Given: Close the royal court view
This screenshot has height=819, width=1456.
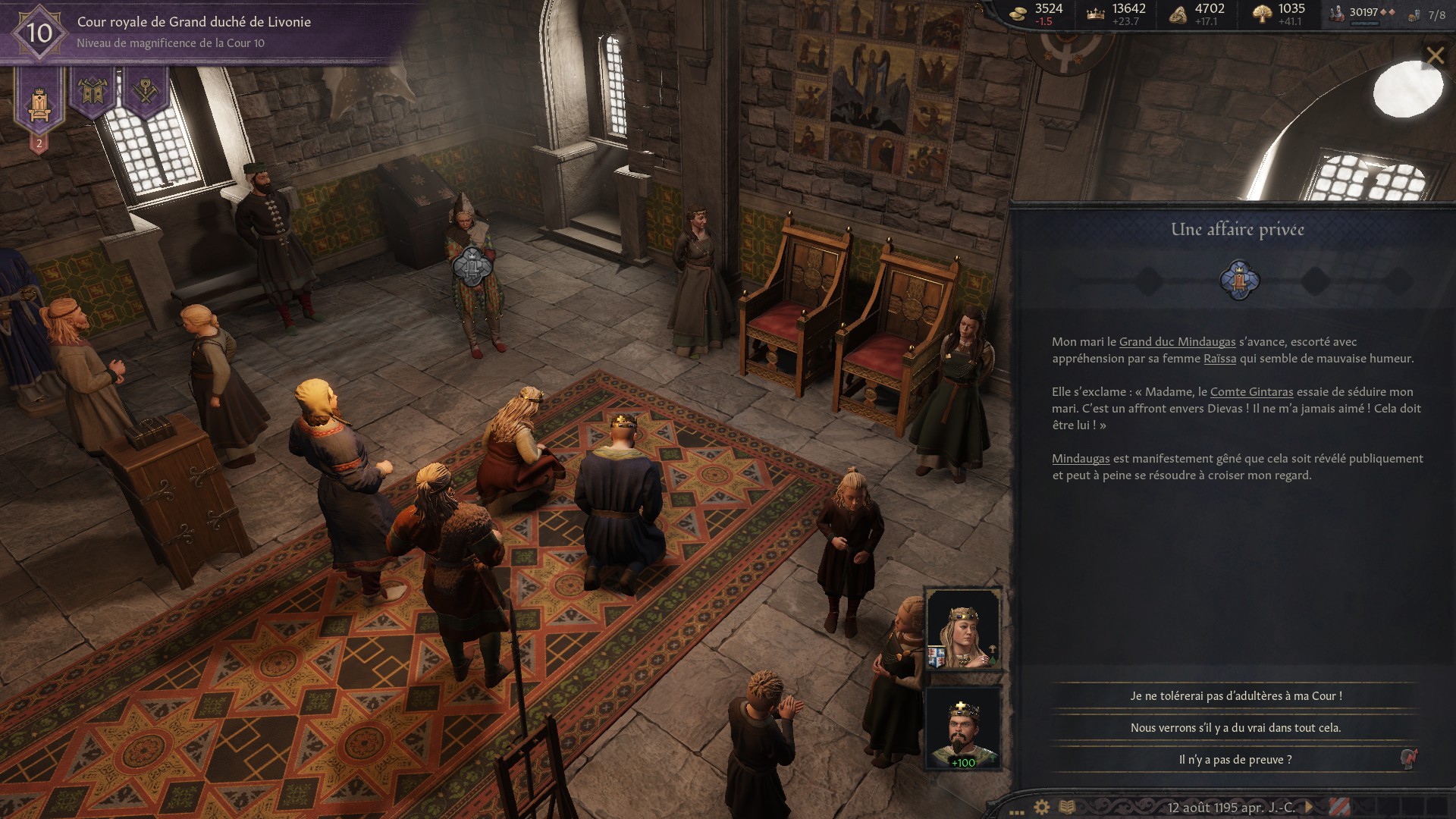Looking at the screenshot, I should [x=1435, y=55].
